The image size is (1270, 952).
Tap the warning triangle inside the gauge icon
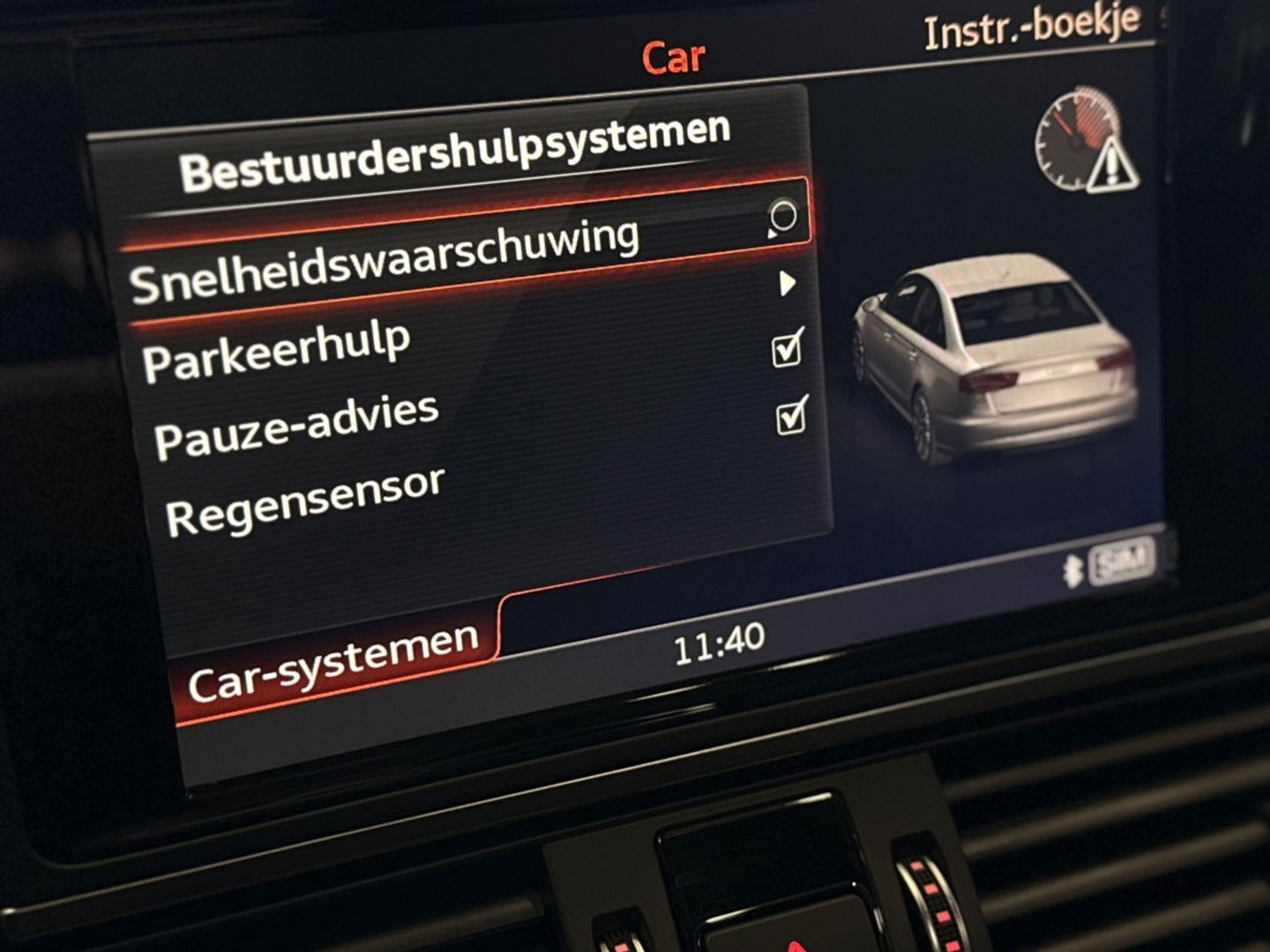[1113, 166]
